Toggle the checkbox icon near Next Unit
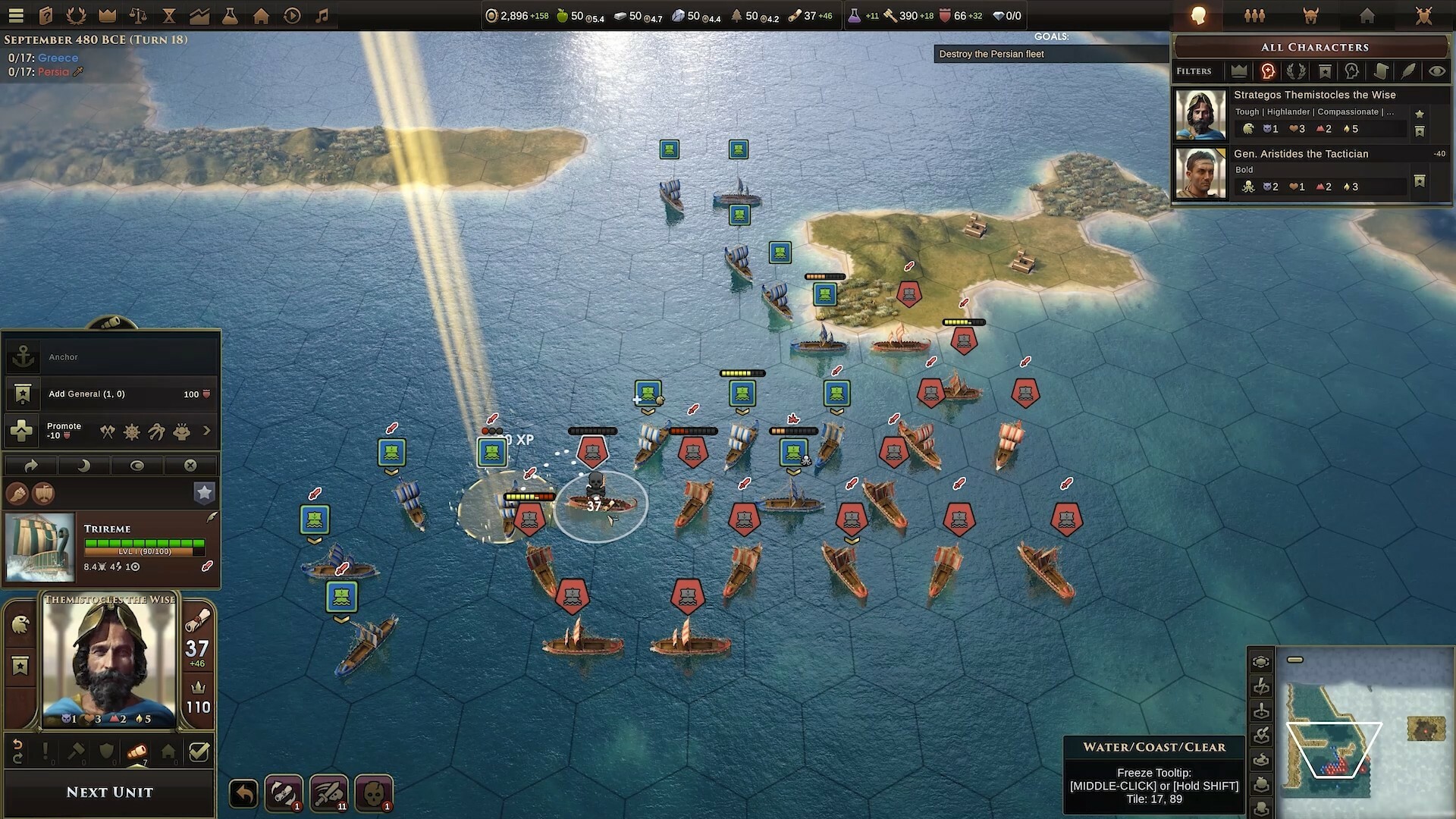This screenshot has height=819, width=1456. point(199,752)
